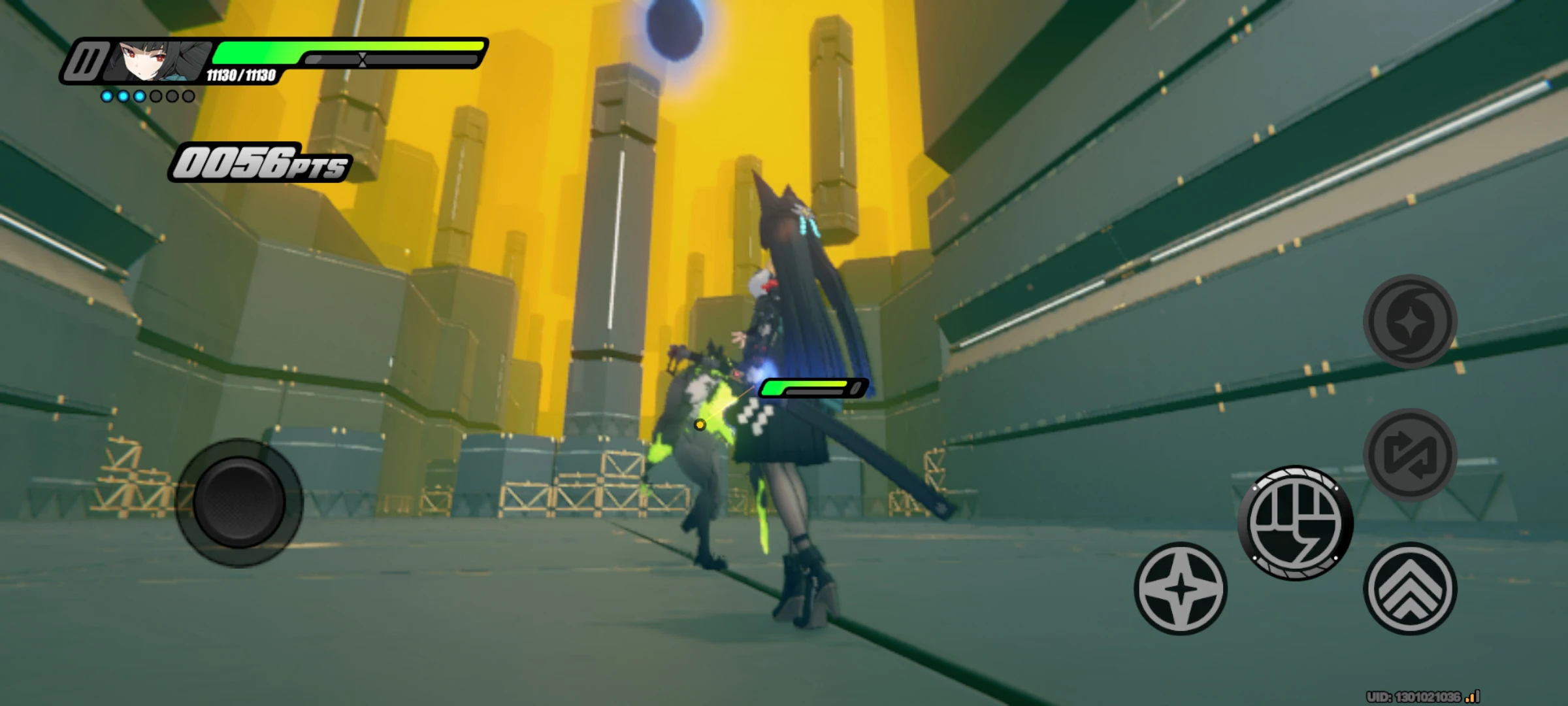
Task: Toggle the last unlit energy dot
Action: [x=188, y=95]
